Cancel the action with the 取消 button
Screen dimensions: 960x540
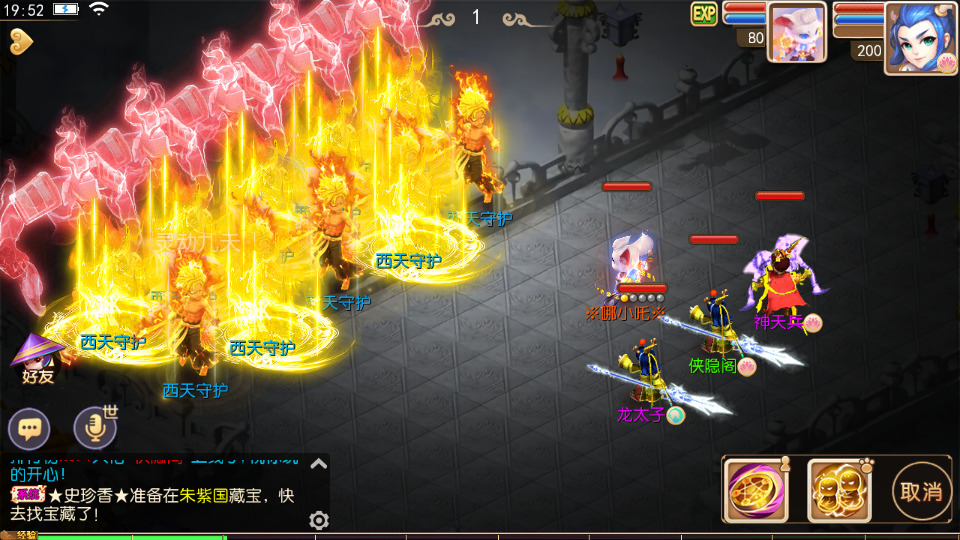point(921,491)
